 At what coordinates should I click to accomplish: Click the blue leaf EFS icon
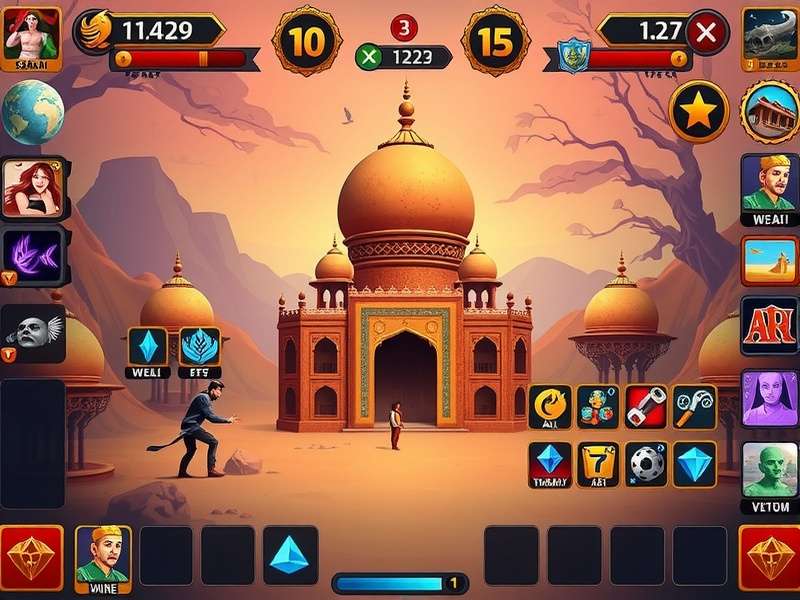[200, 346]
